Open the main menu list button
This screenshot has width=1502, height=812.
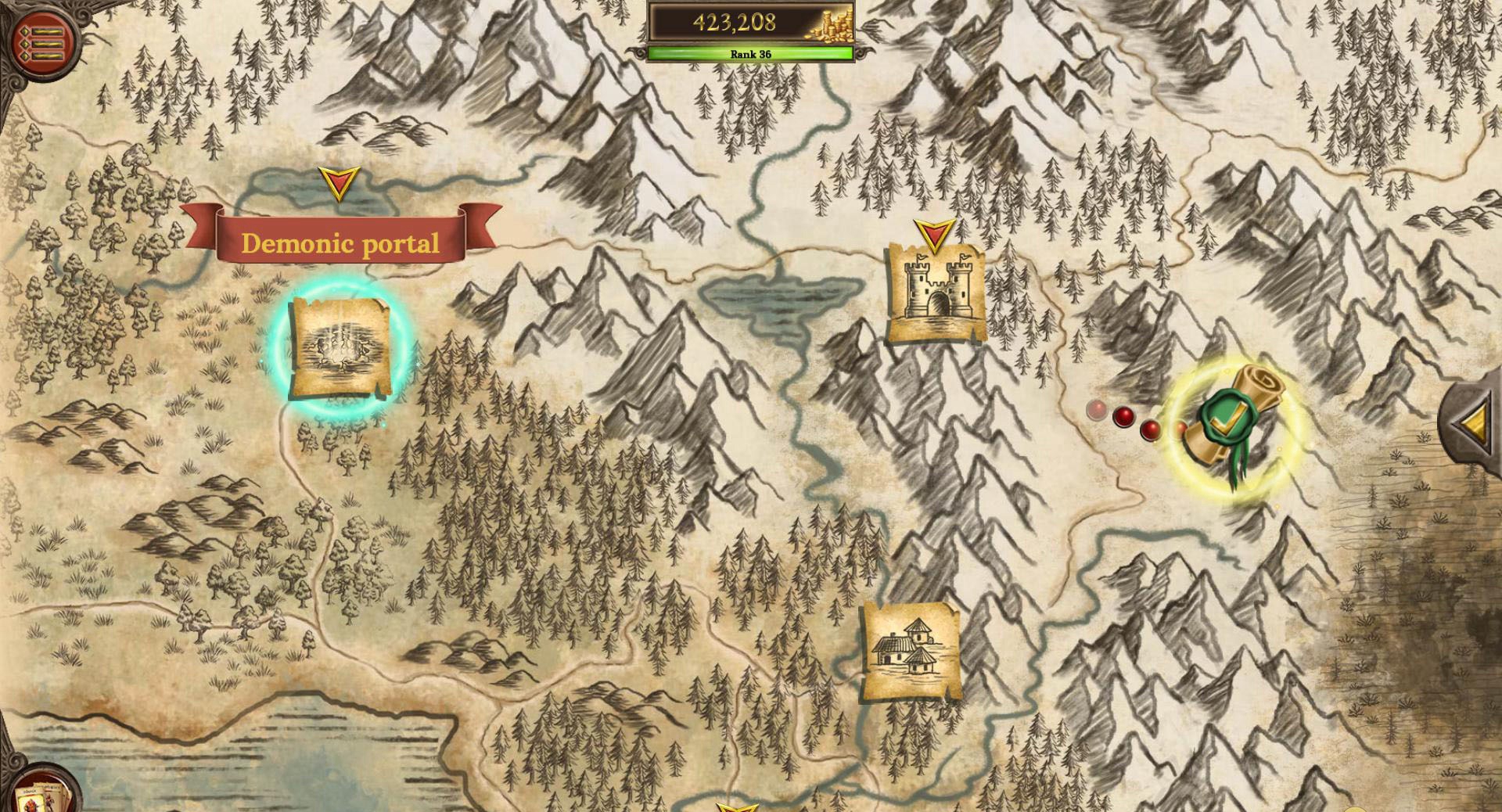(x=41, y=41)
